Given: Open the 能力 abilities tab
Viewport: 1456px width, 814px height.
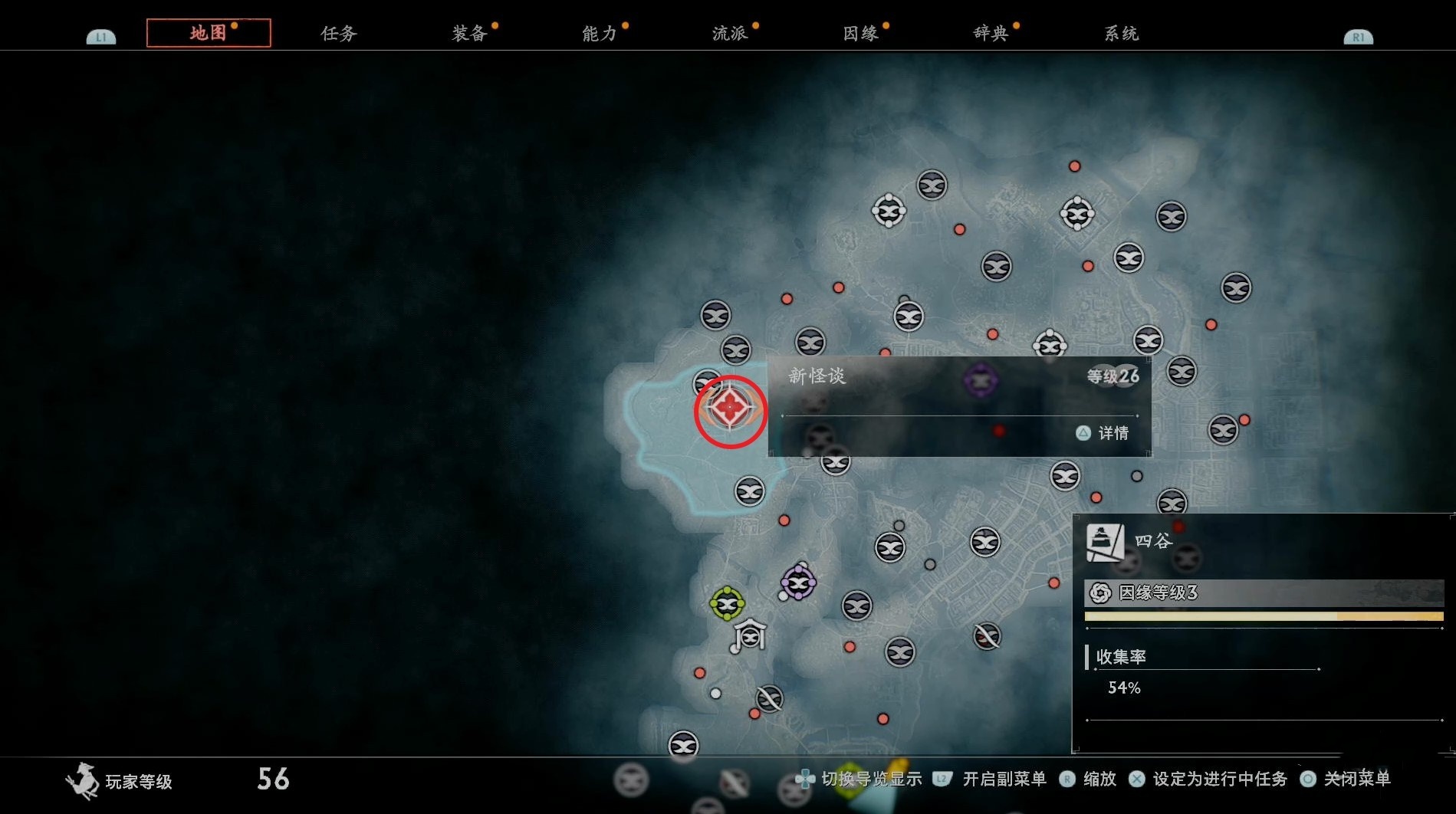Looking at the screenshot, I should click(x=600, y=34).
